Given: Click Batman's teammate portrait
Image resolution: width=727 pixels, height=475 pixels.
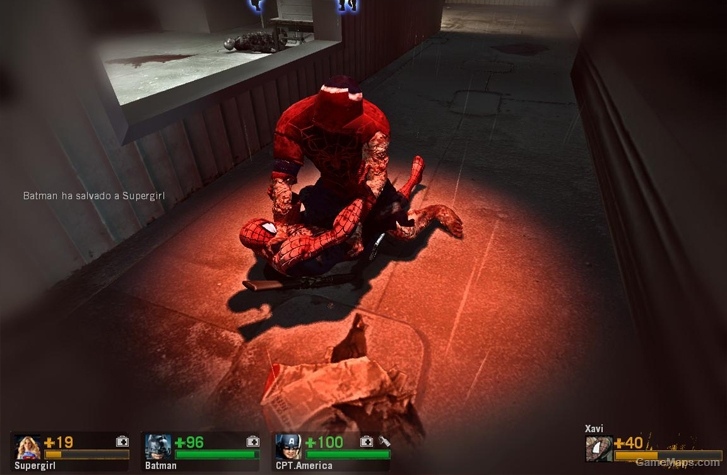Looking at the screenshot, I should click(x=158, y=446).
